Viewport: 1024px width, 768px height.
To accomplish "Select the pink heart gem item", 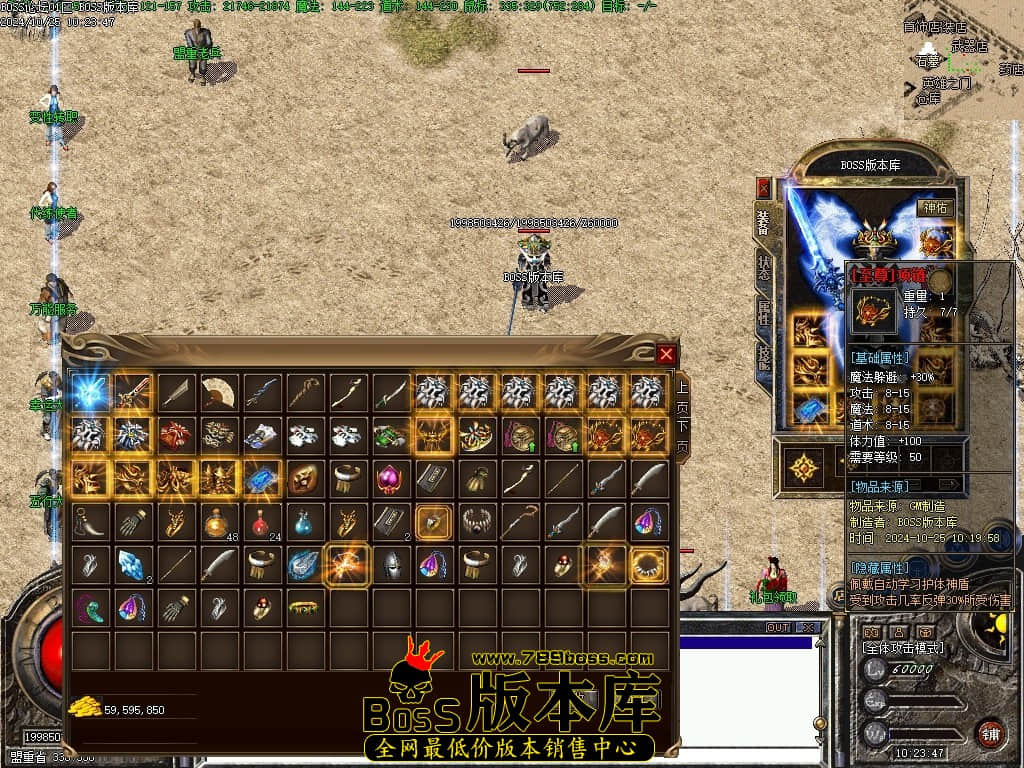I will coord(390,478).
